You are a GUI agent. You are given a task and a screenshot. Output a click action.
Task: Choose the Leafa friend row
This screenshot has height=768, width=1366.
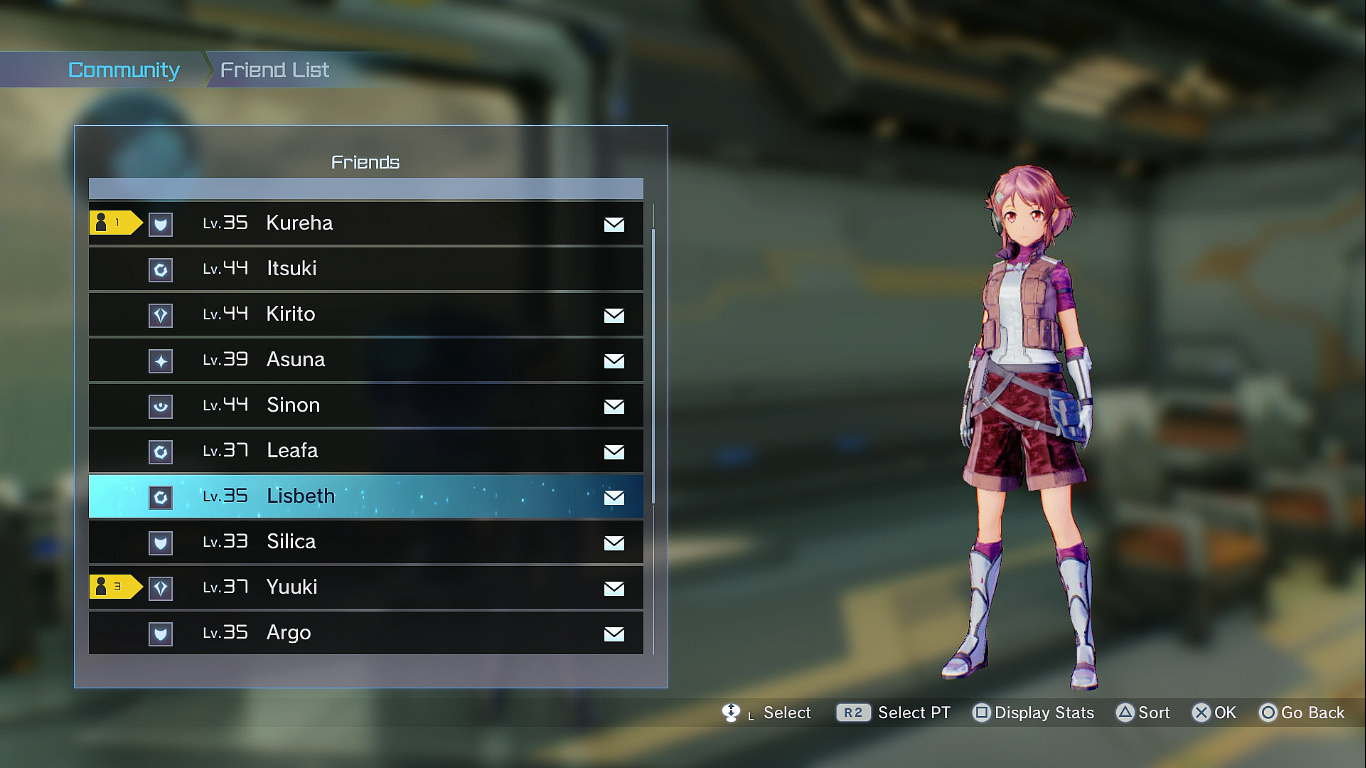tap(366, 451)
